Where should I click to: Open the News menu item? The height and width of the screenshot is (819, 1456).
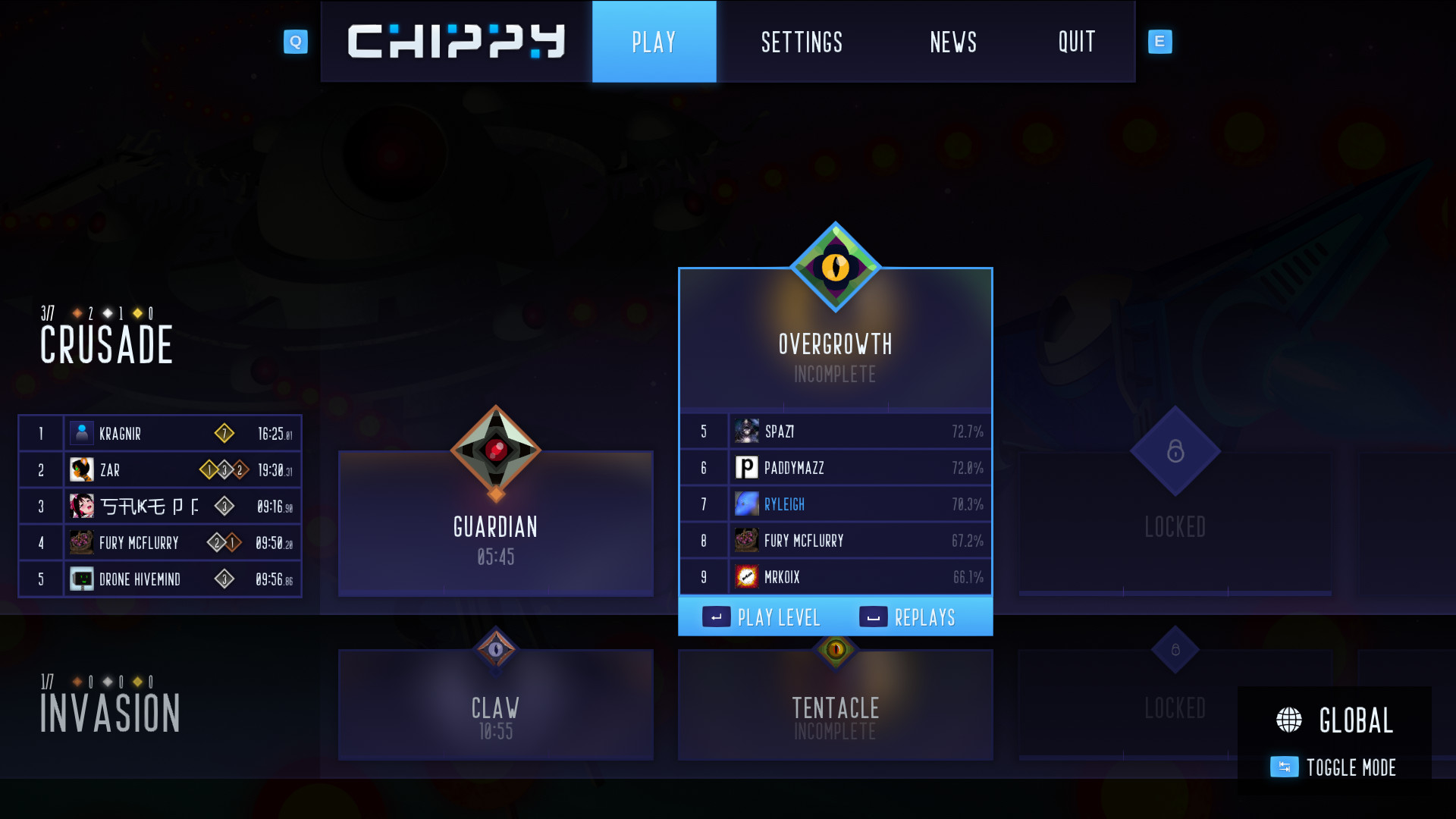click(953, 42)
